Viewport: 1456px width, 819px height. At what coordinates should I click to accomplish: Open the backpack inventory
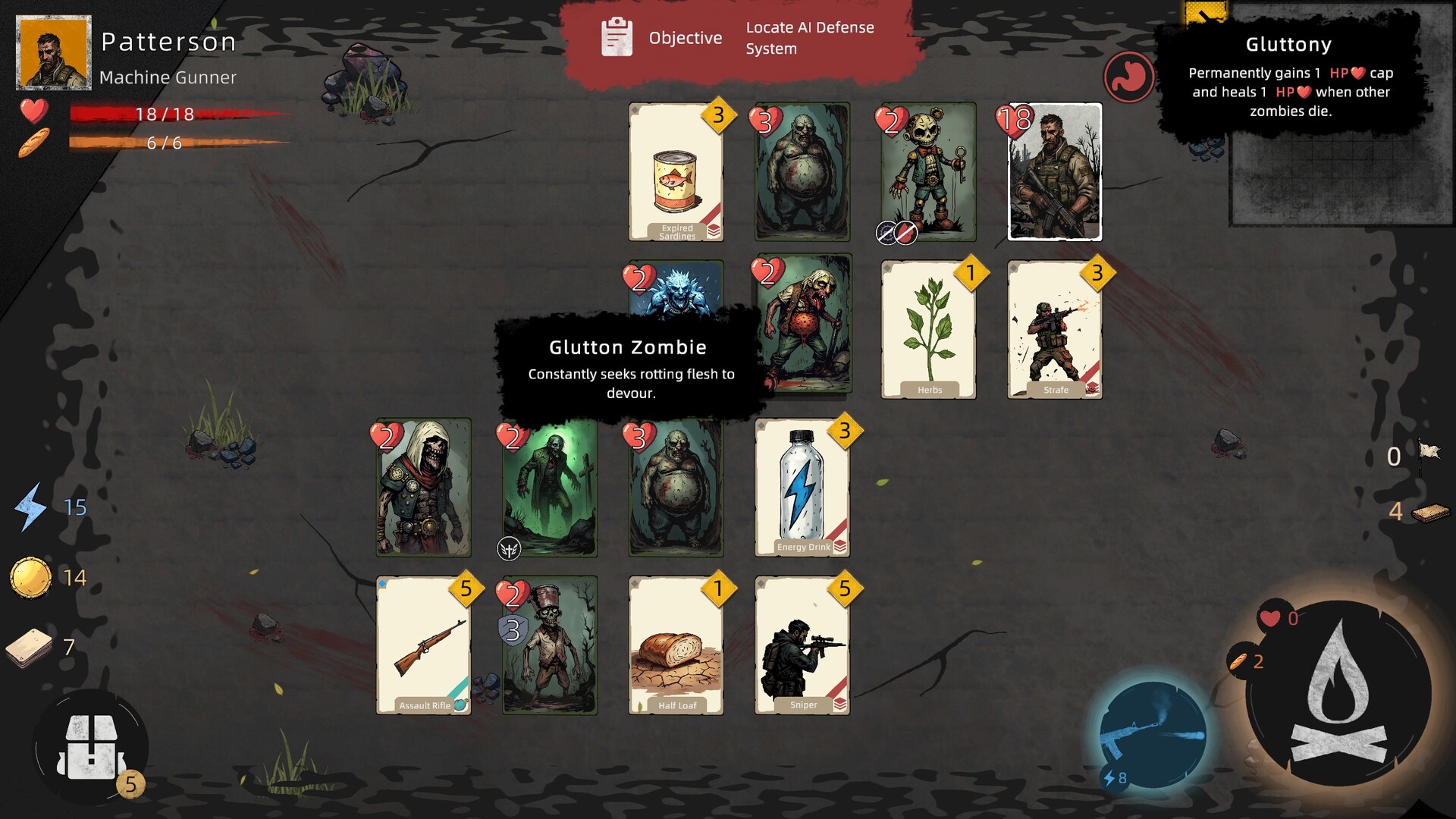click(93, 747)
